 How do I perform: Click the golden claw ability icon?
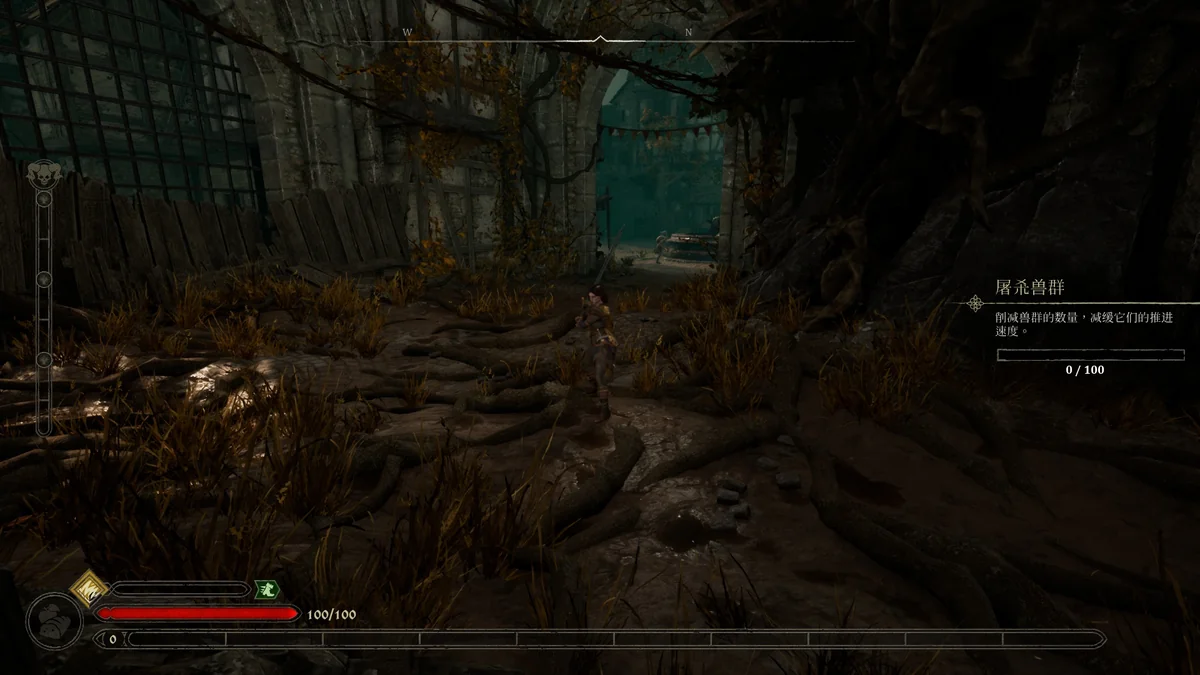[90, 587]
